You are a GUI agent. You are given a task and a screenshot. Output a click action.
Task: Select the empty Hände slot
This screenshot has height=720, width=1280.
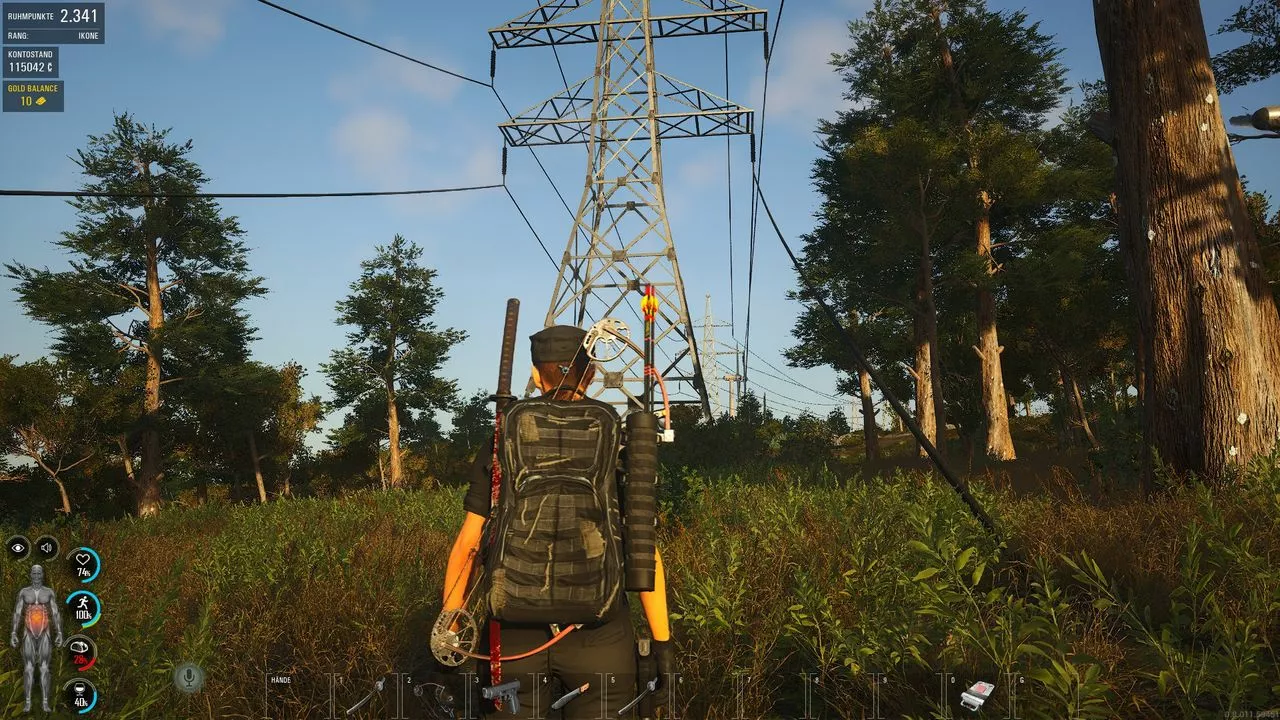(x=297, y=694)
